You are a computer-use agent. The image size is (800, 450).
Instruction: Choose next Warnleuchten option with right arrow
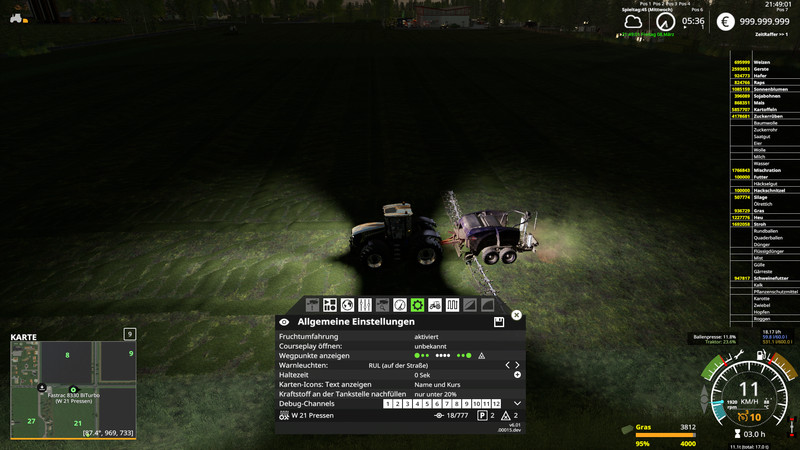(x=517, y=365)
